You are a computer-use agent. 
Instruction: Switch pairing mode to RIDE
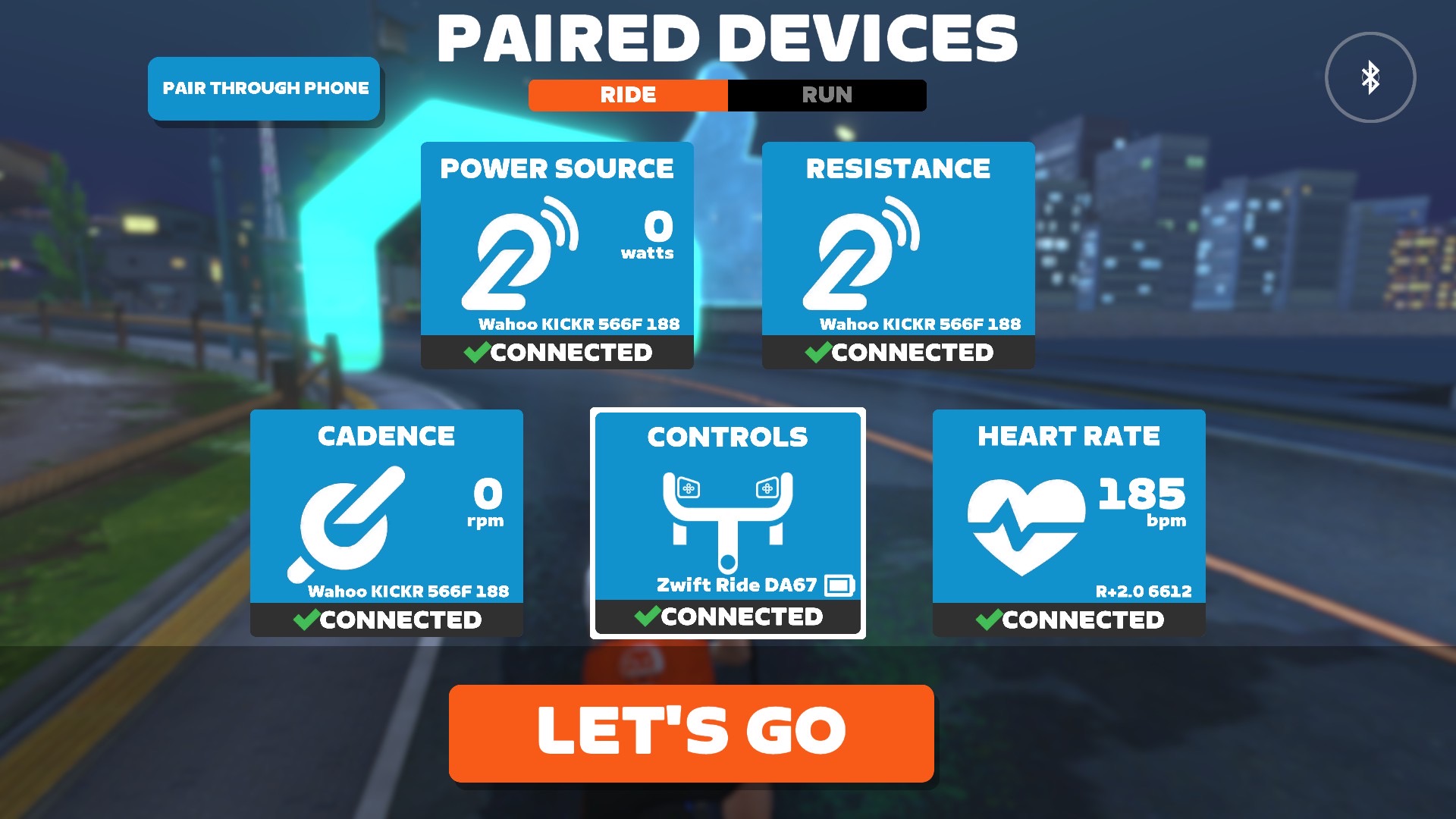tap(626, 95)
